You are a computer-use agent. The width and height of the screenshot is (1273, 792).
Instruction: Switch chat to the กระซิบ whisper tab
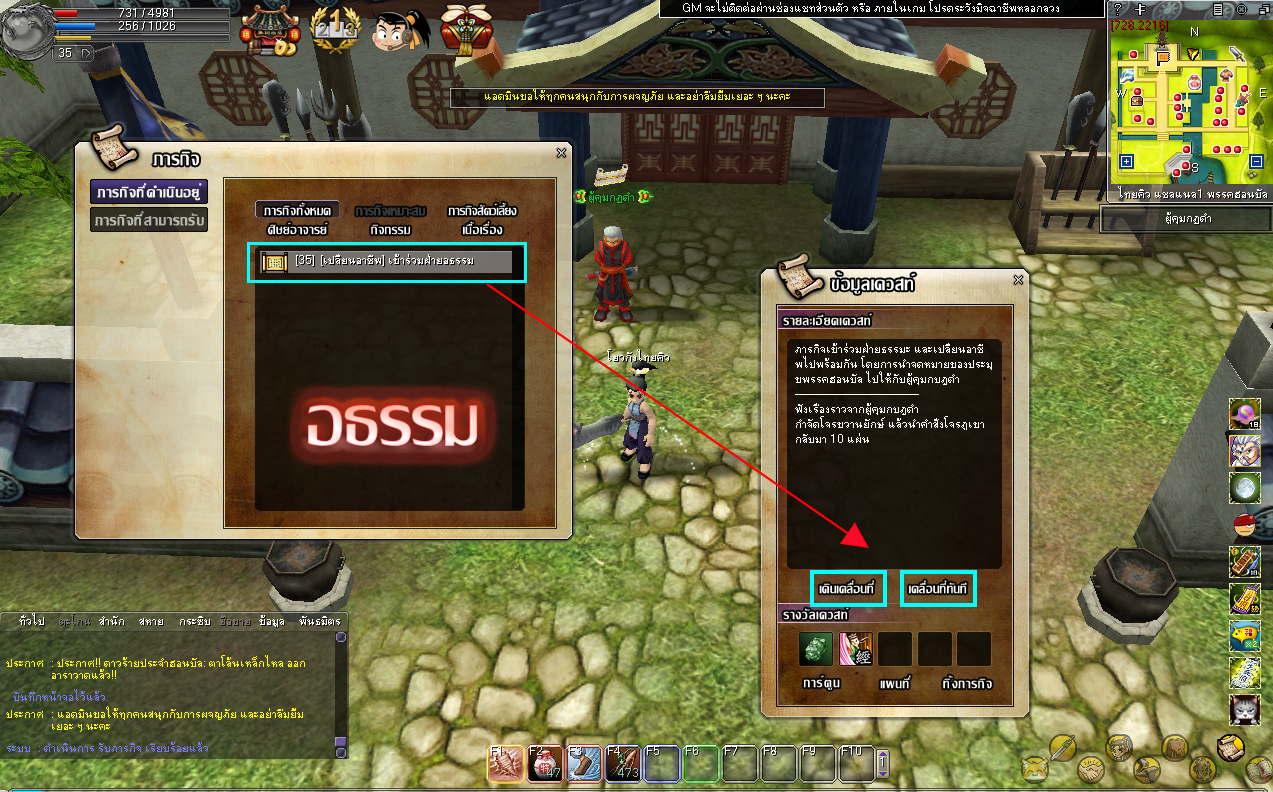(x=194, y=621)
